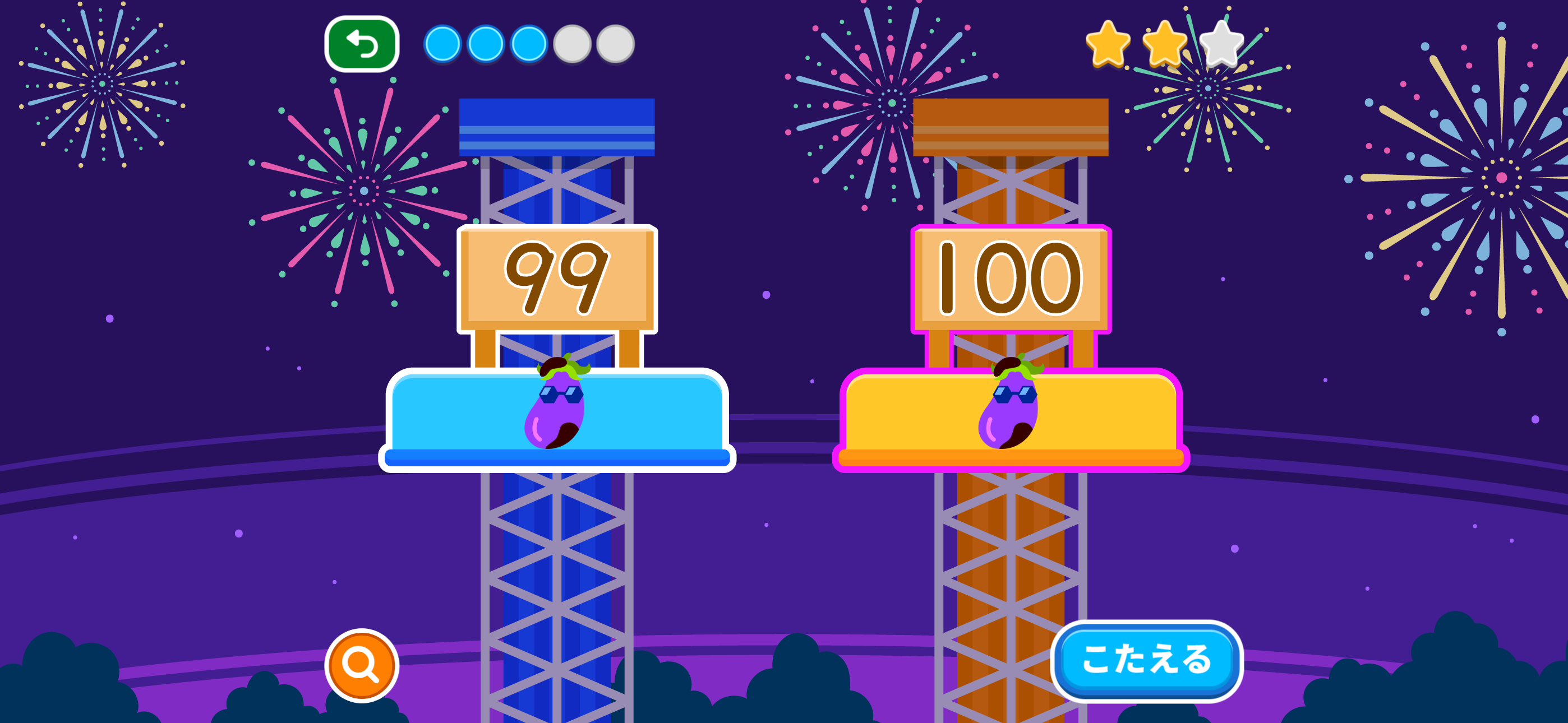Click the green back arrow button
Viewport: 1568px width, 723px height.
click(363, 43)
